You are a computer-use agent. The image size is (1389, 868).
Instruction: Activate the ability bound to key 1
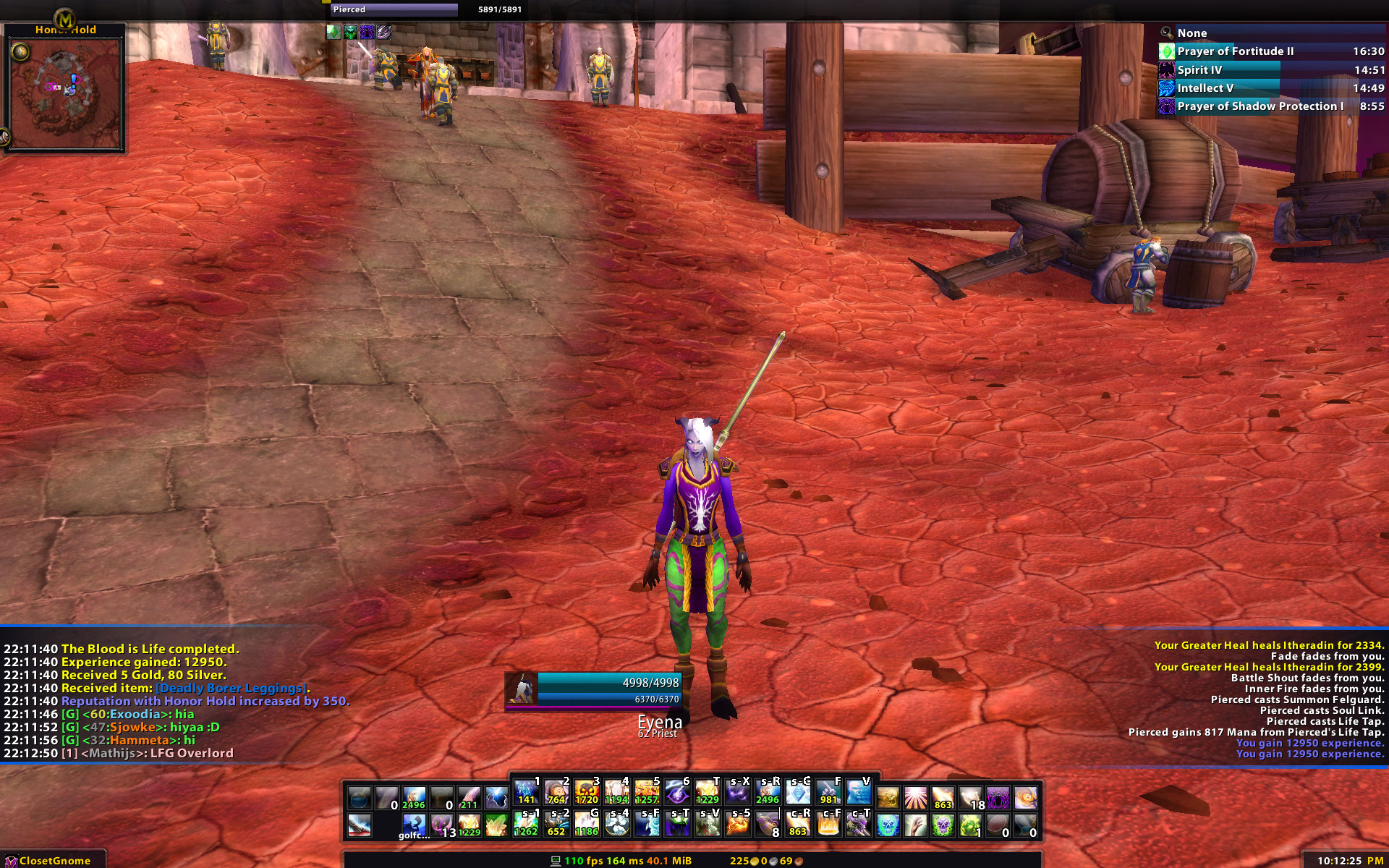(x=527, y=793)
